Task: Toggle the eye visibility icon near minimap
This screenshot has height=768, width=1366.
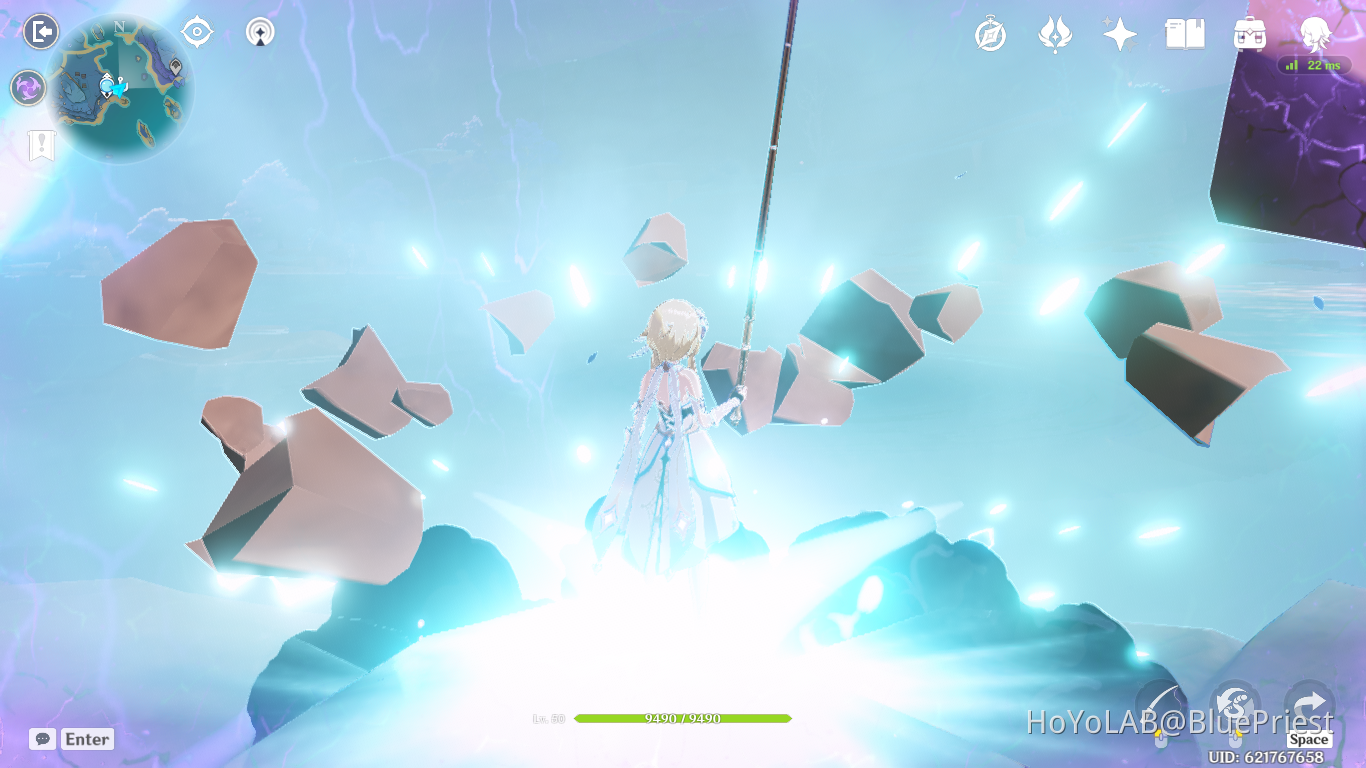Action: point(196,32)
